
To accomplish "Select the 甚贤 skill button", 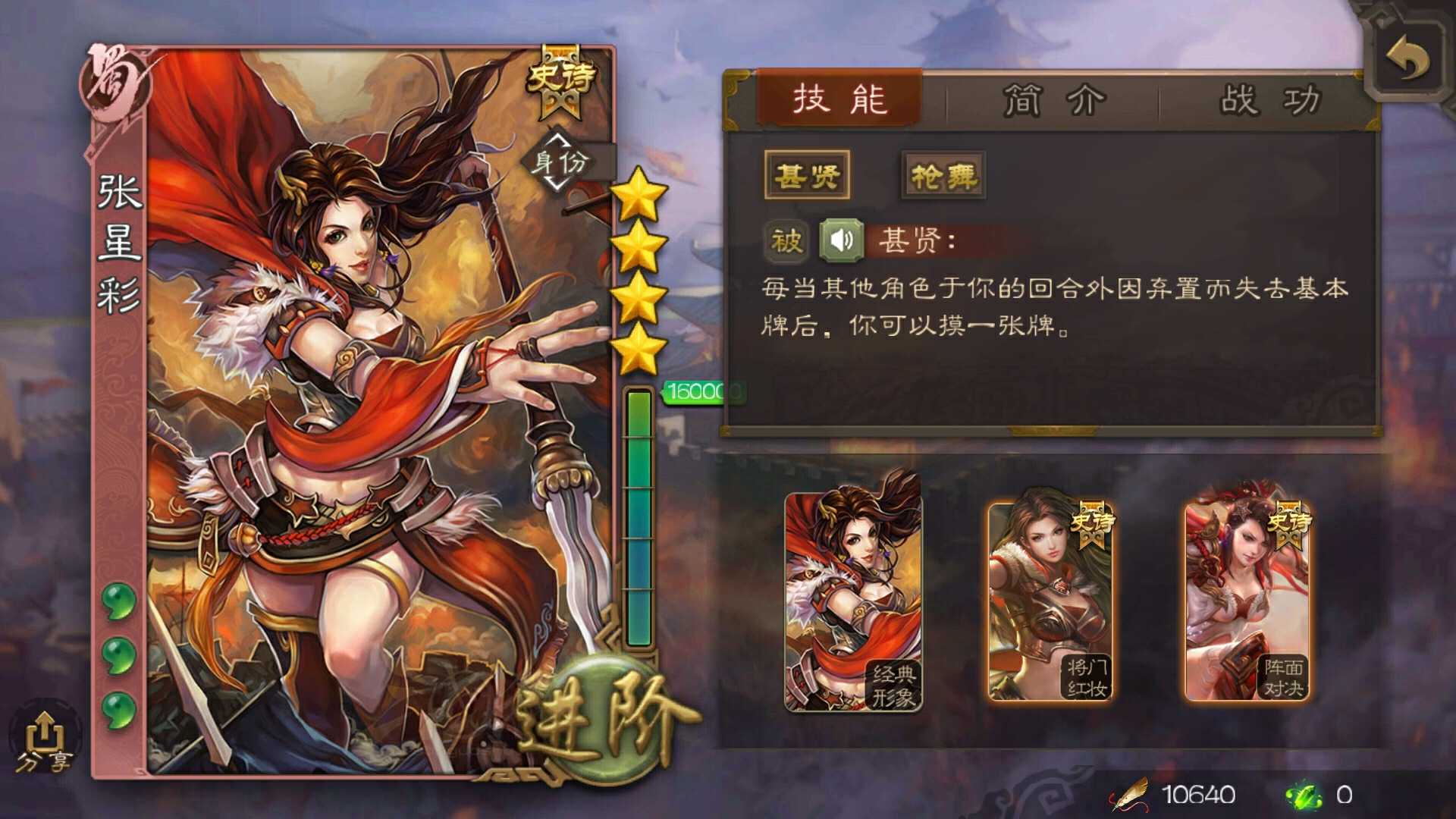I will (806, 173).
